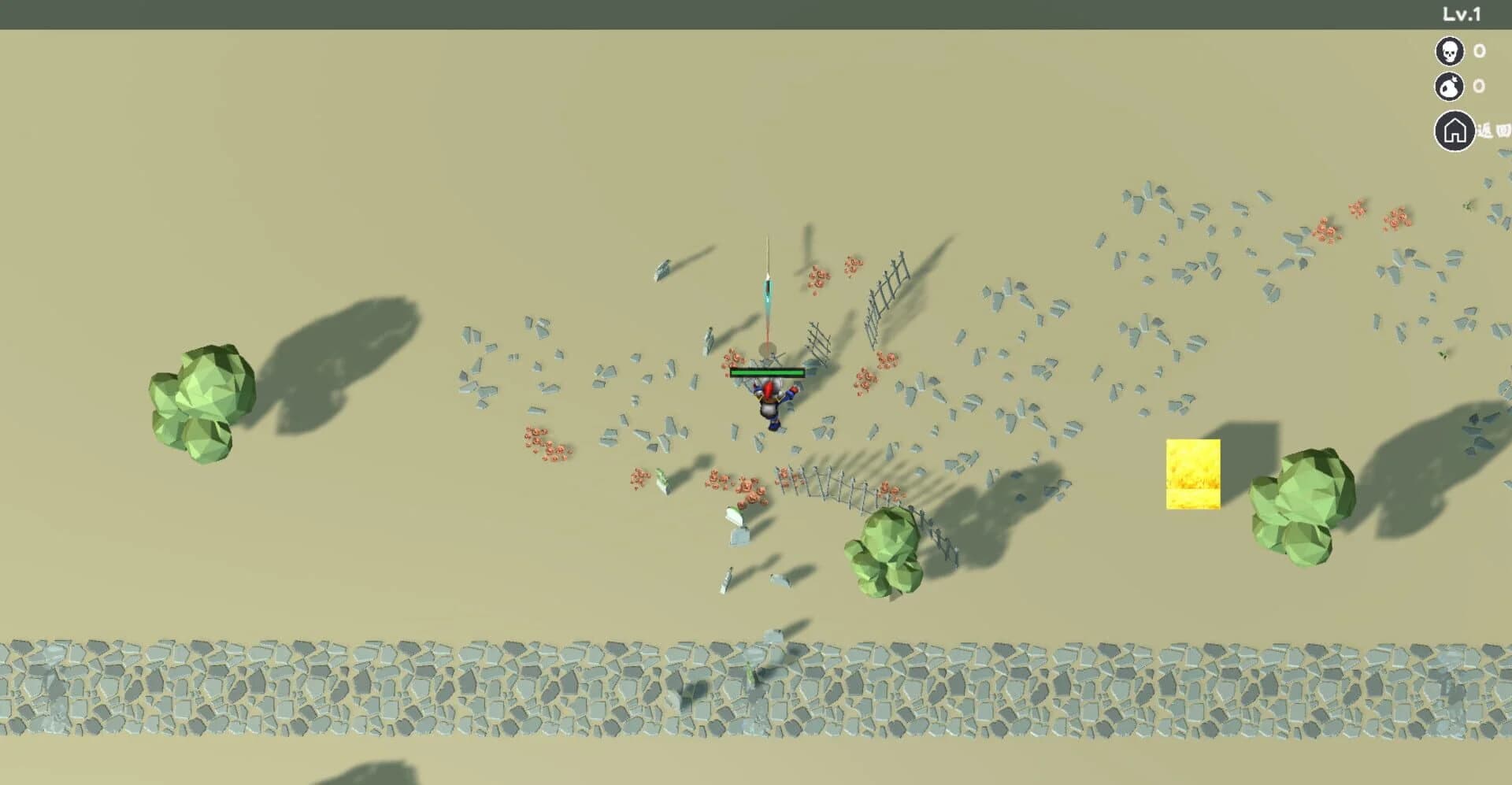
Task: Tap the bag icon beside second zero
Action: [1450, 85]
